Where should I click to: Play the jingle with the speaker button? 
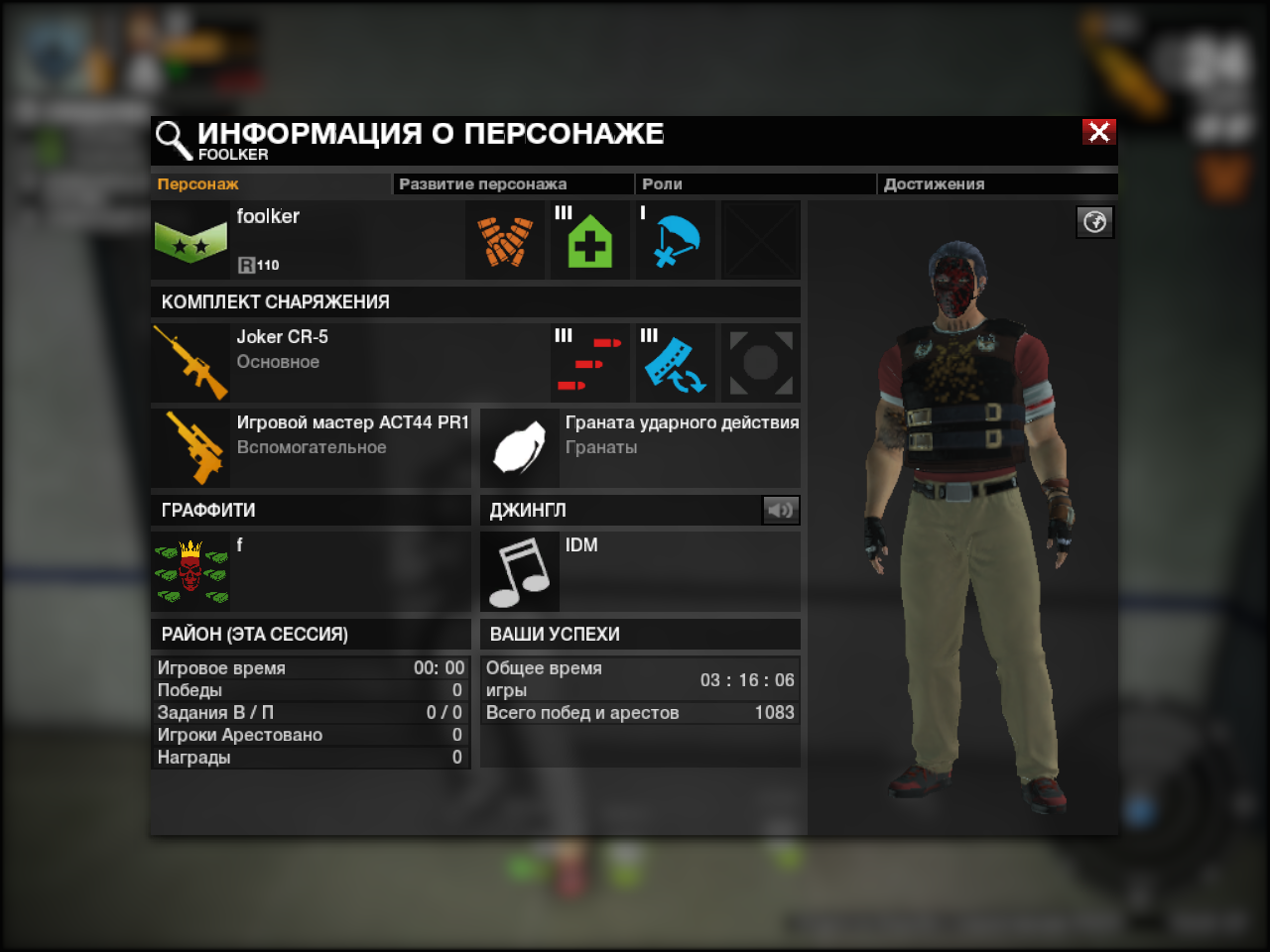point(780,510)
